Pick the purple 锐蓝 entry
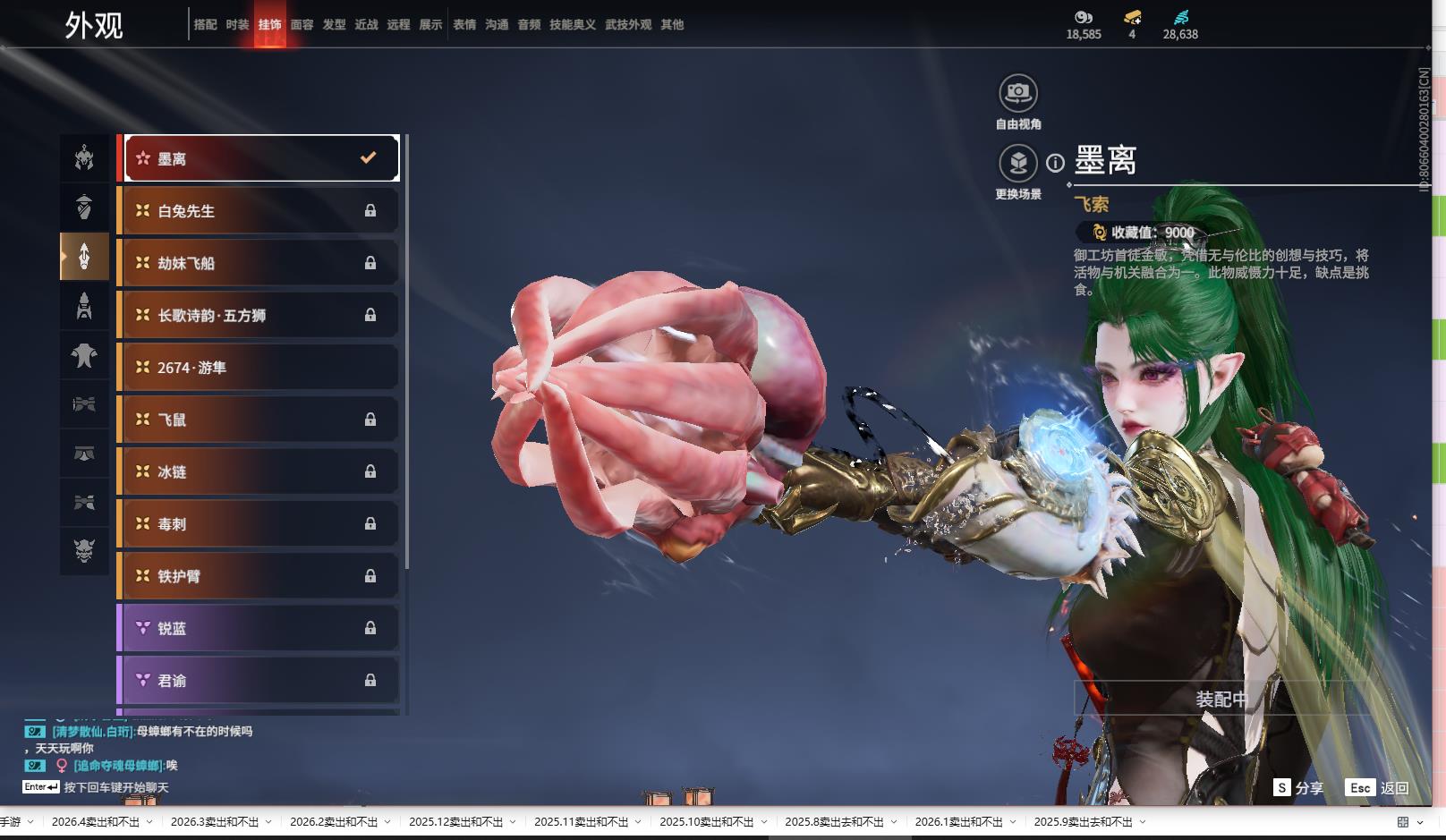The height and width of the screenshot is (840, 1446). pyautogui.click(x=259, y=628)
